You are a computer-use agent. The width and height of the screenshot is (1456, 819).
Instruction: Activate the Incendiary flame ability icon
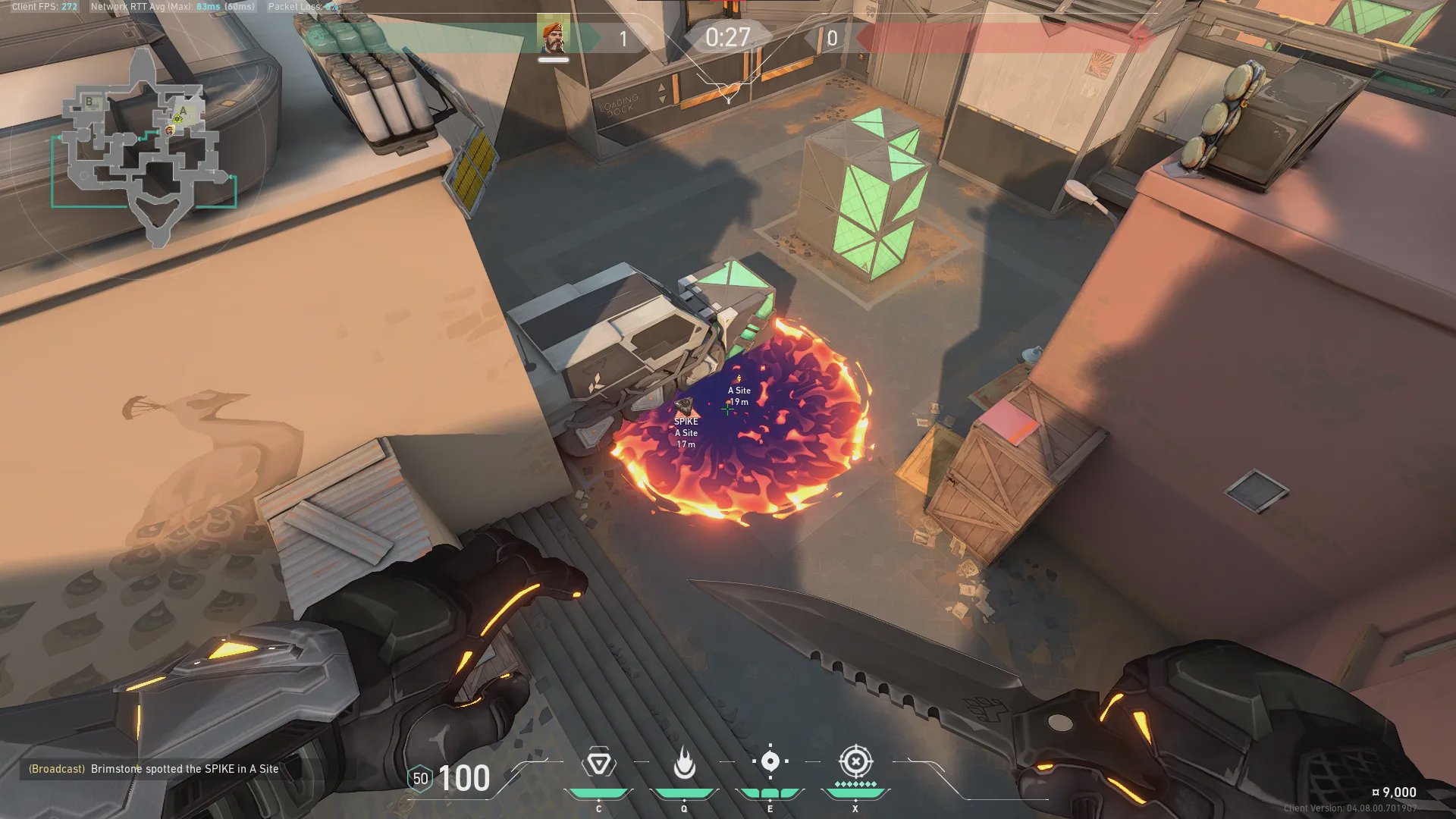684,763
